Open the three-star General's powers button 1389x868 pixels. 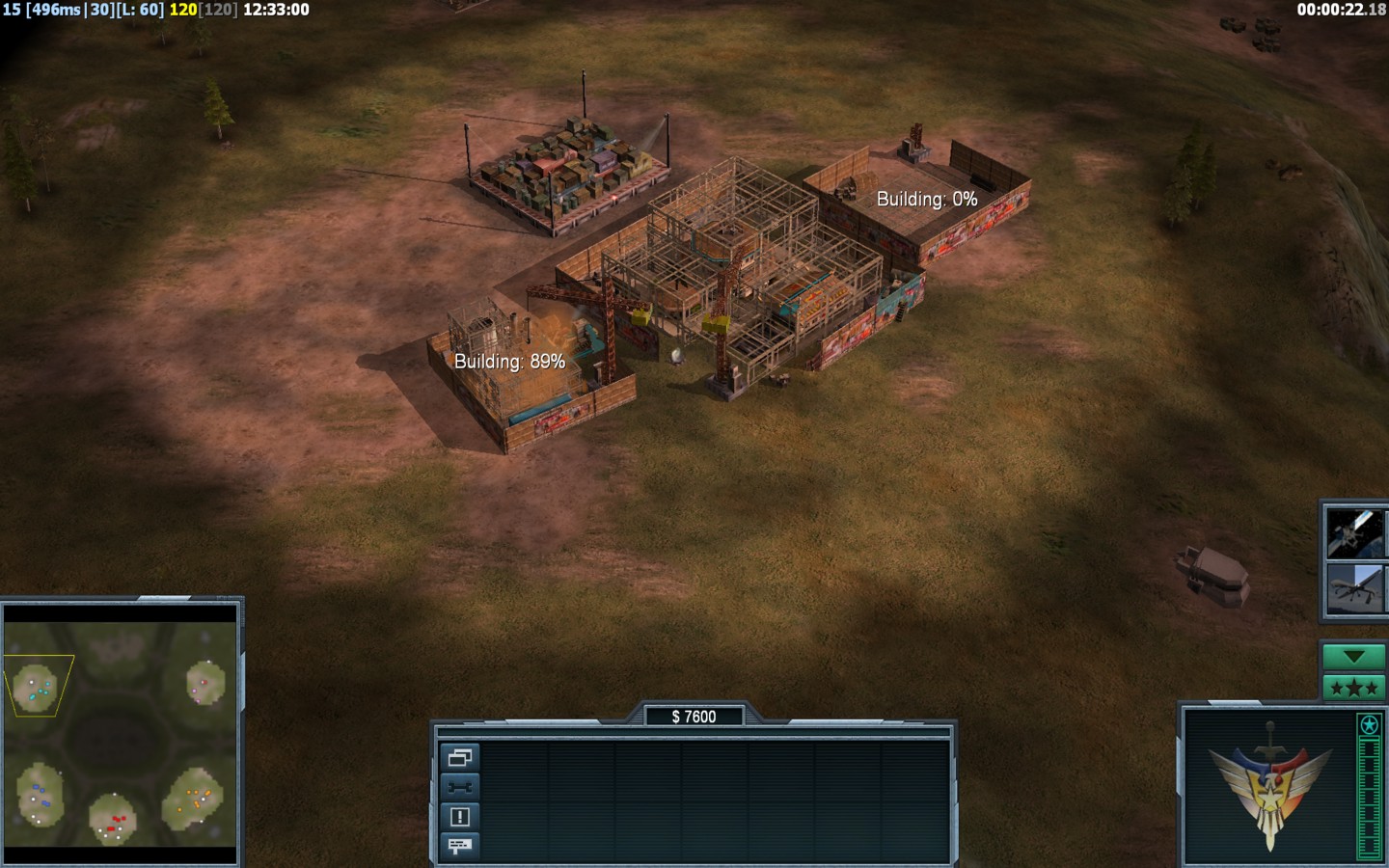click(x=1353, y=688)
